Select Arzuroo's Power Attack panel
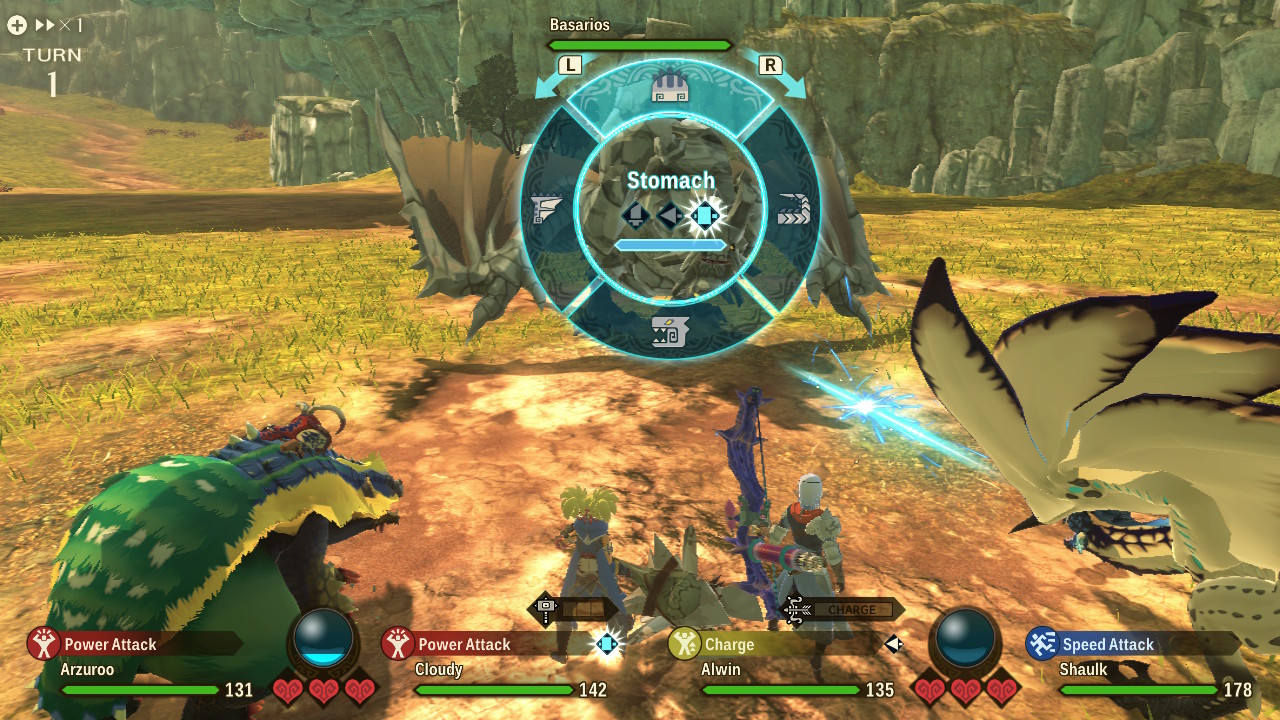This screenshot has width=1280, height=720. click(134, 644)
